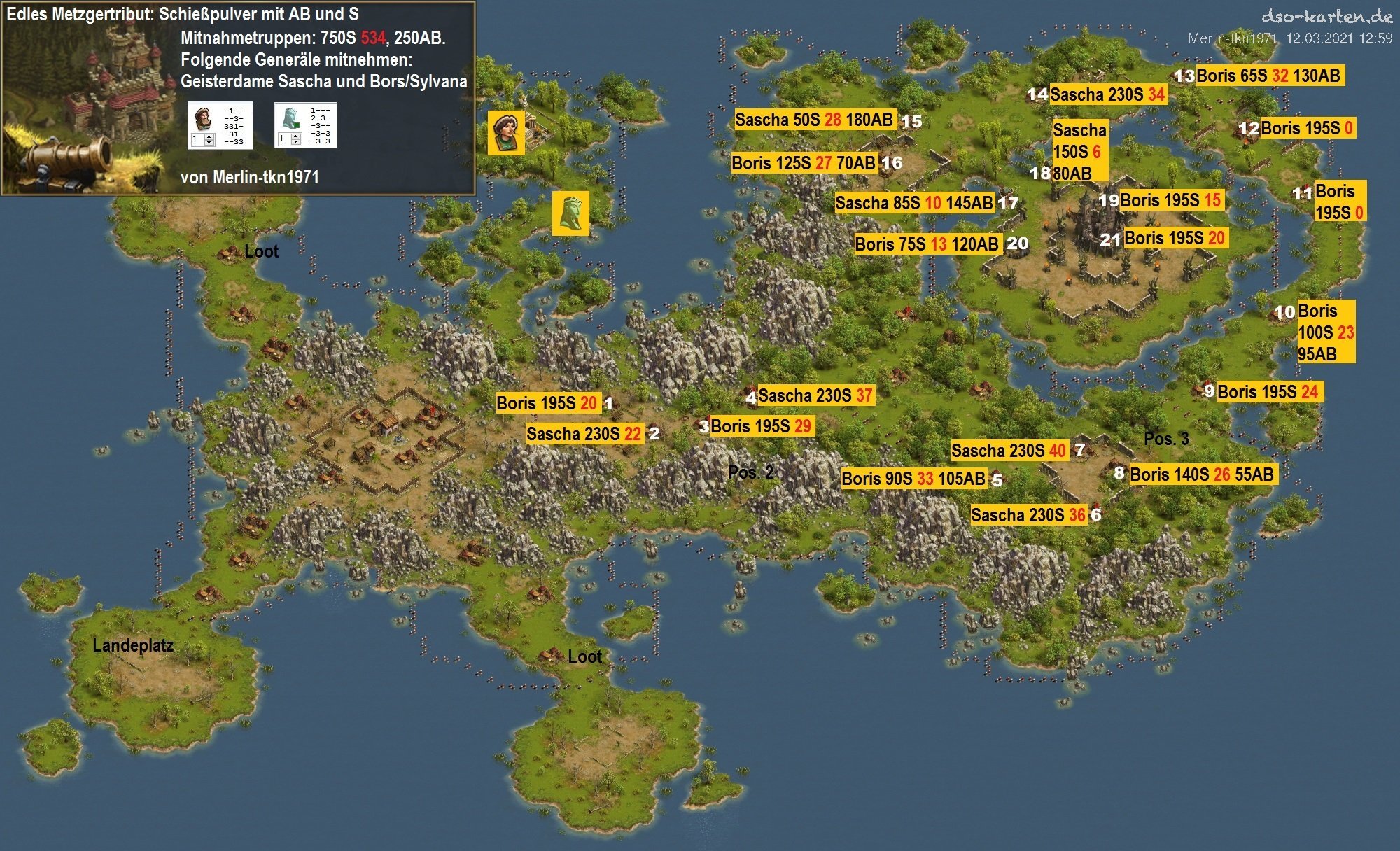Select camp 15 label 'Sascha 50S 28 180AB'
This screenshot has width=1400, height=851.
[x=814, y=120]
